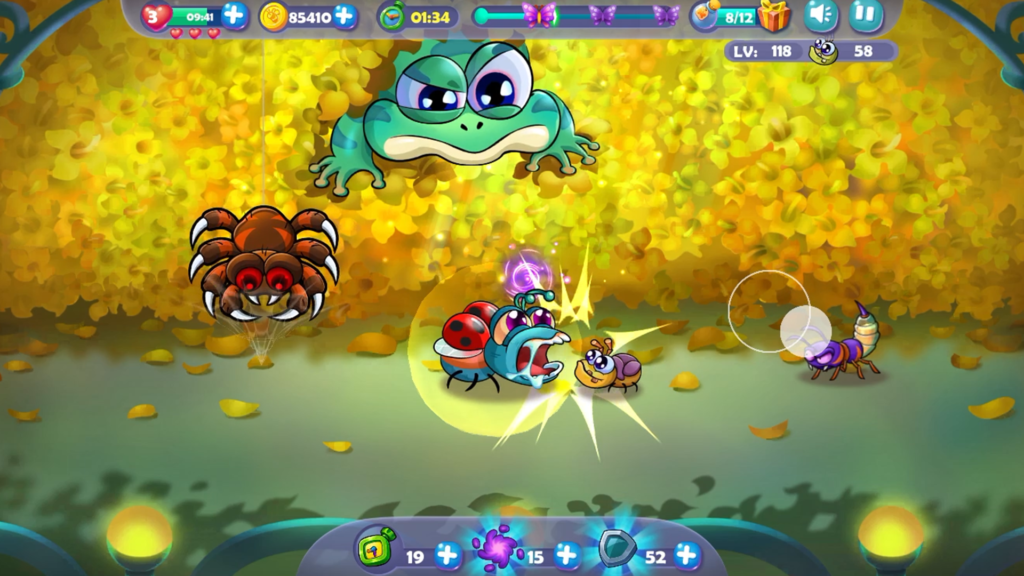The image size is (1024, 576).
Task: Buy more gold coins with plus button
Action: (345, 16)
